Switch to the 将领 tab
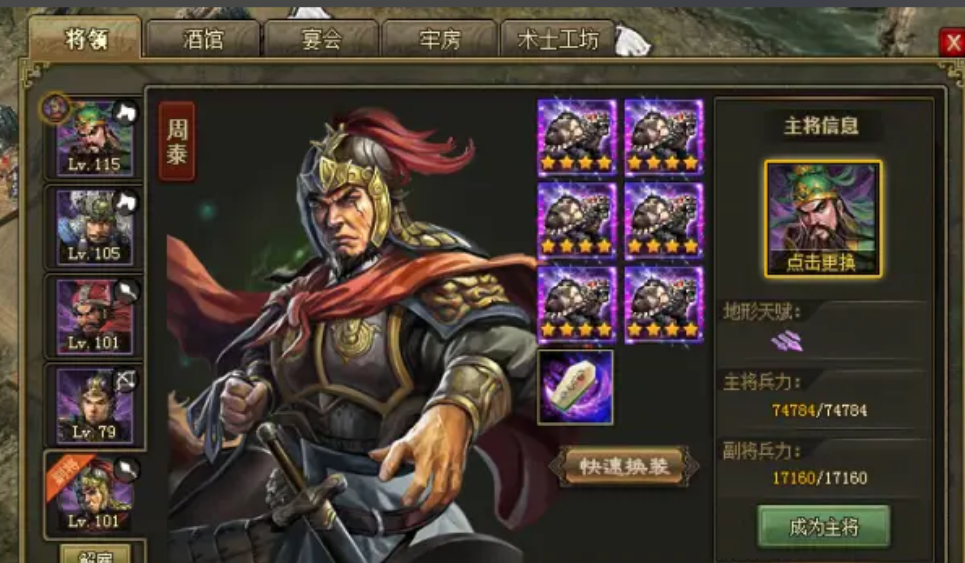 (85, 39)
